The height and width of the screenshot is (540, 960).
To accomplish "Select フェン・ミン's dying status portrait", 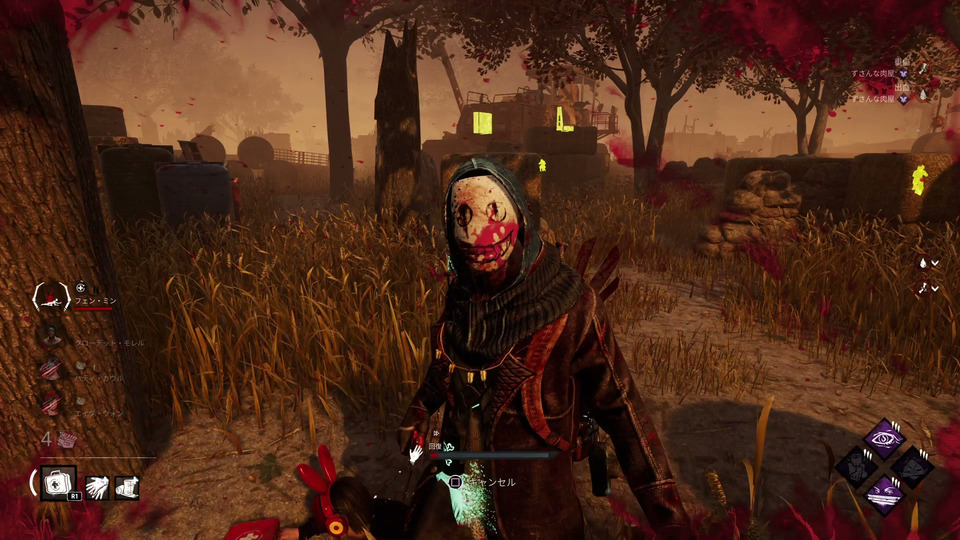I will pos(51,296).
